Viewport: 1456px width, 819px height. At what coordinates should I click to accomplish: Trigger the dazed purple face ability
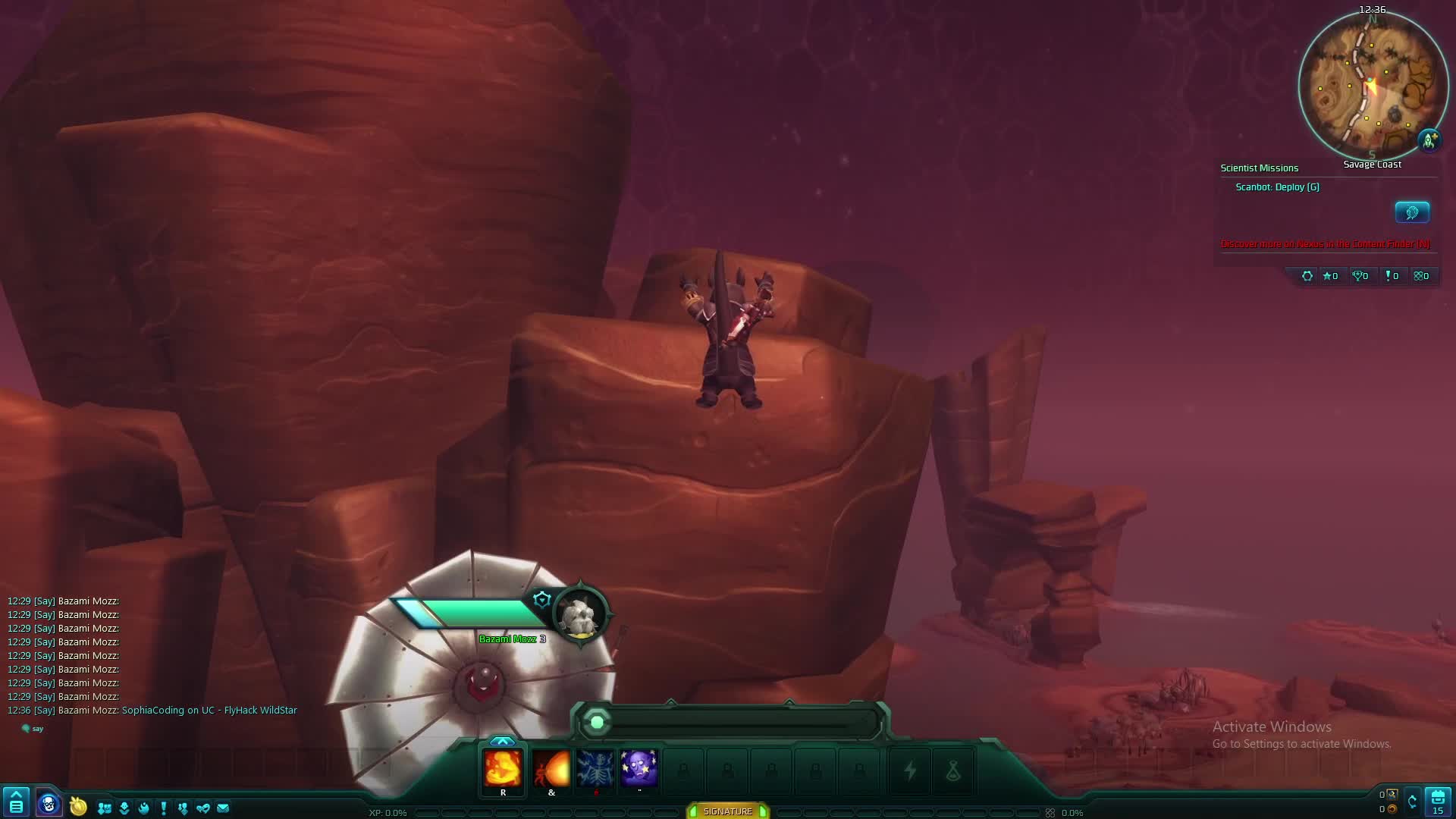pyautogui.click(x=639, y=769)
